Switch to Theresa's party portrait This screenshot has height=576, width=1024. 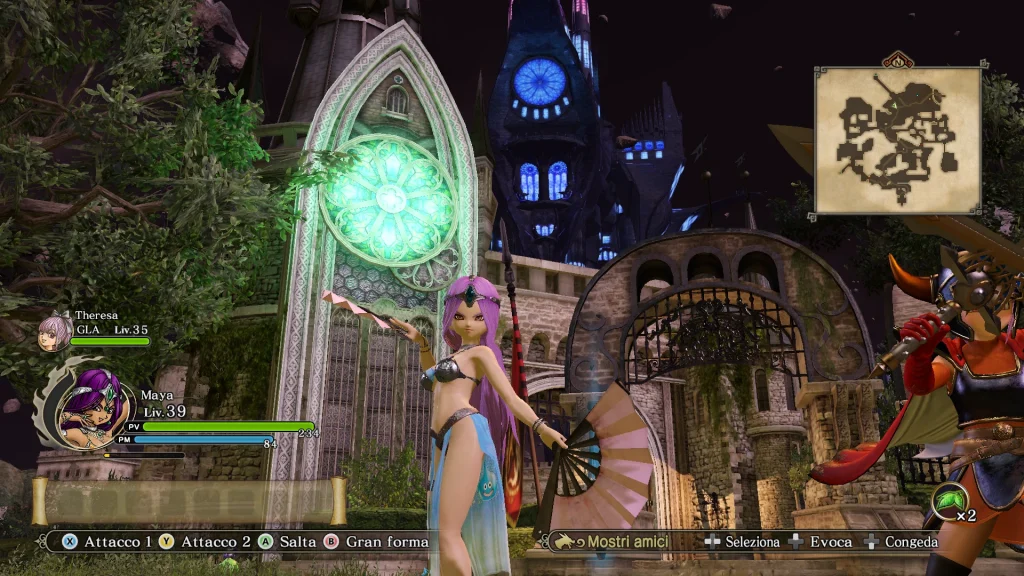(54, 334)
